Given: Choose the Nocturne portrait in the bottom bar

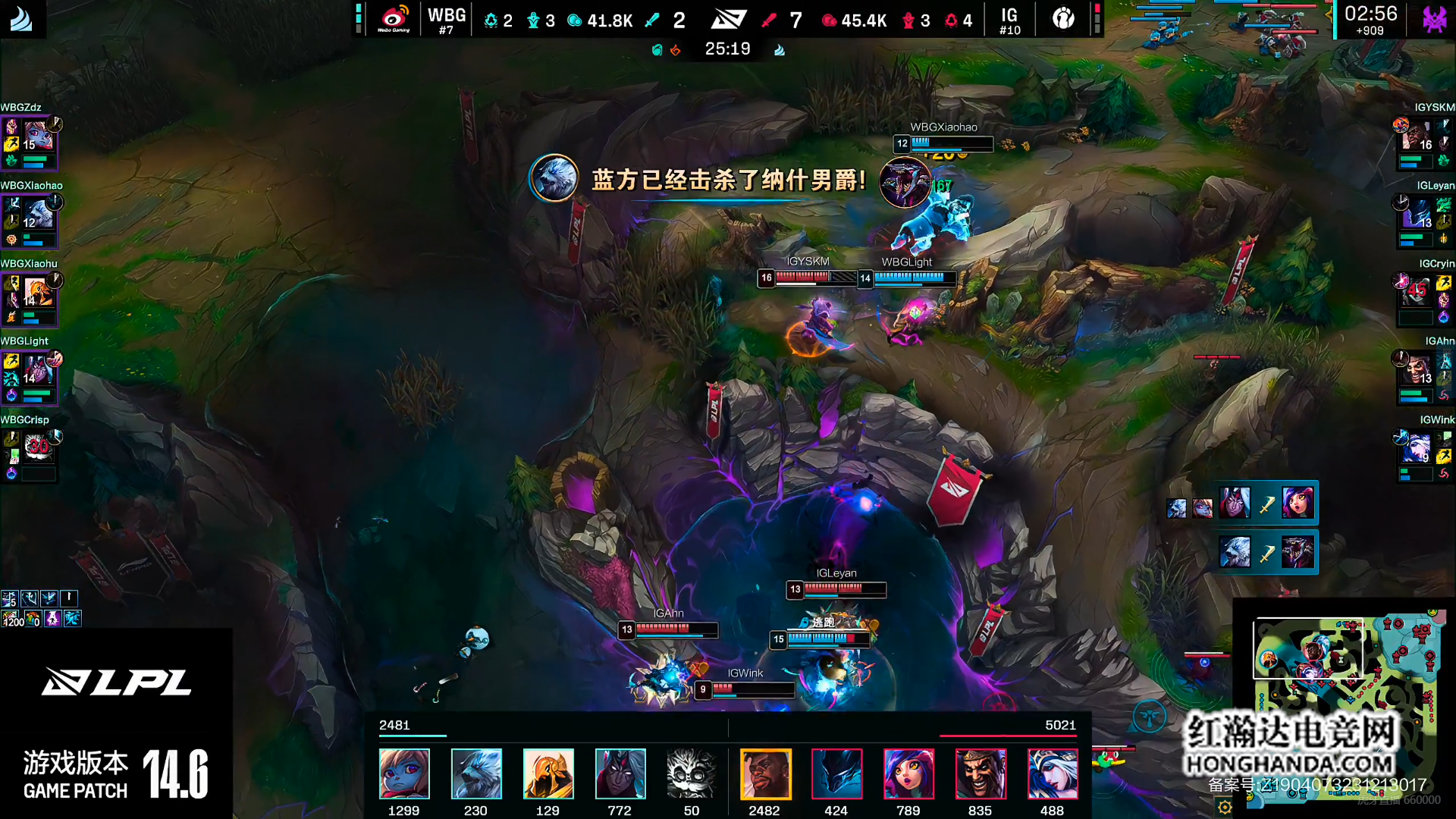Looking at the screenshot, I should 837,773.
